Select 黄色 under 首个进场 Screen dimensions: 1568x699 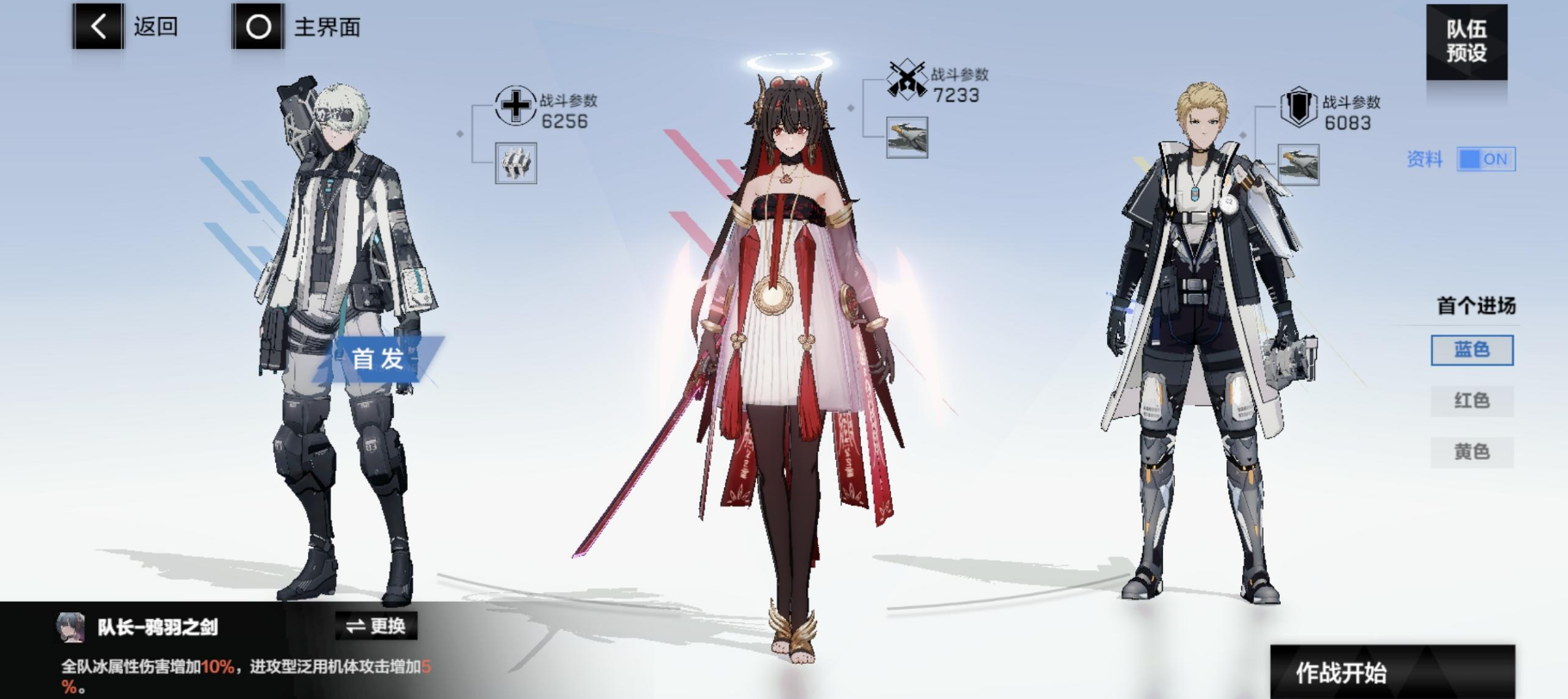(x=1472, y=451)
